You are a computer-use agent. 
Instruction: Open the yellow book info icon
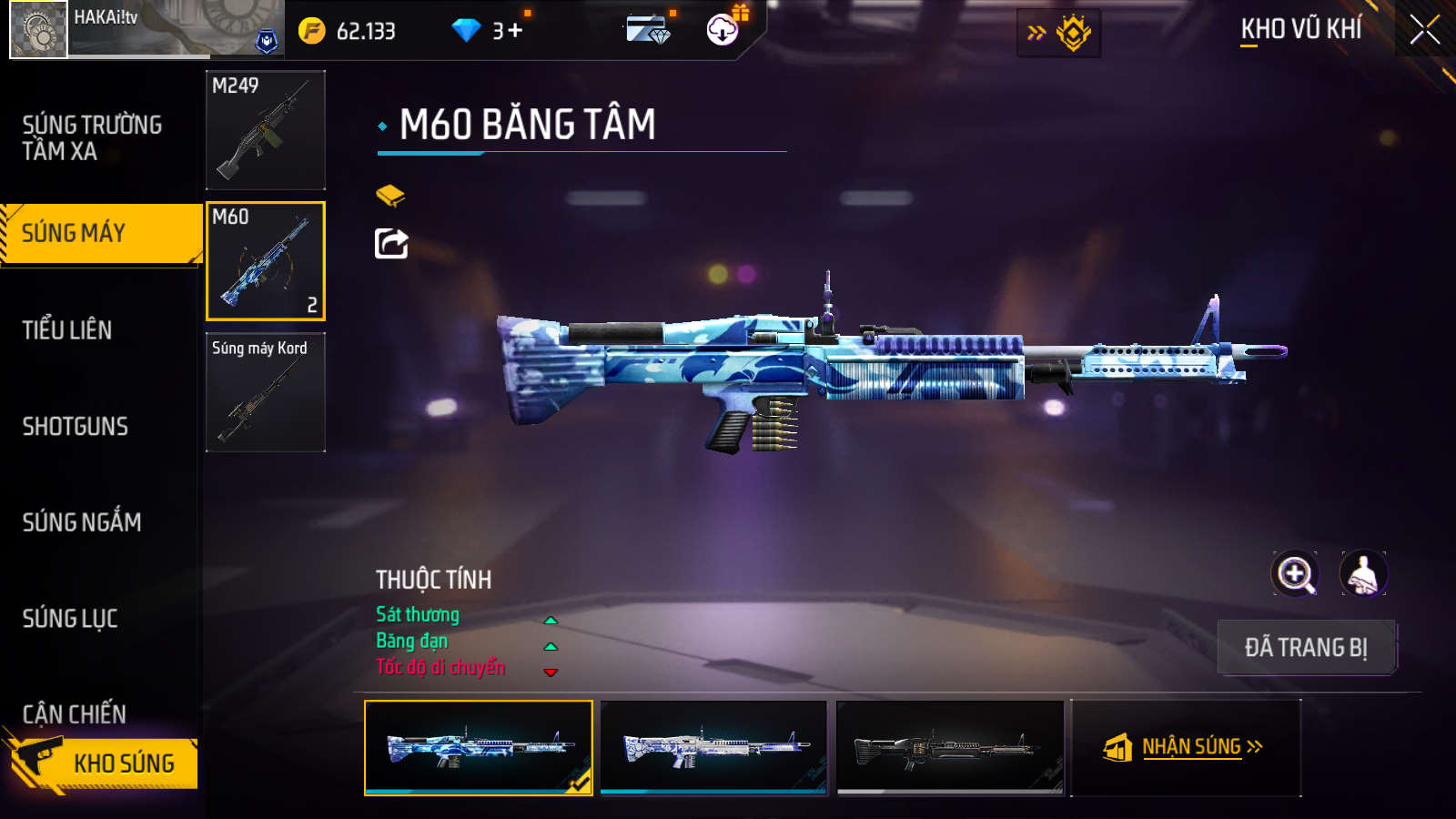tap(390, 195)
